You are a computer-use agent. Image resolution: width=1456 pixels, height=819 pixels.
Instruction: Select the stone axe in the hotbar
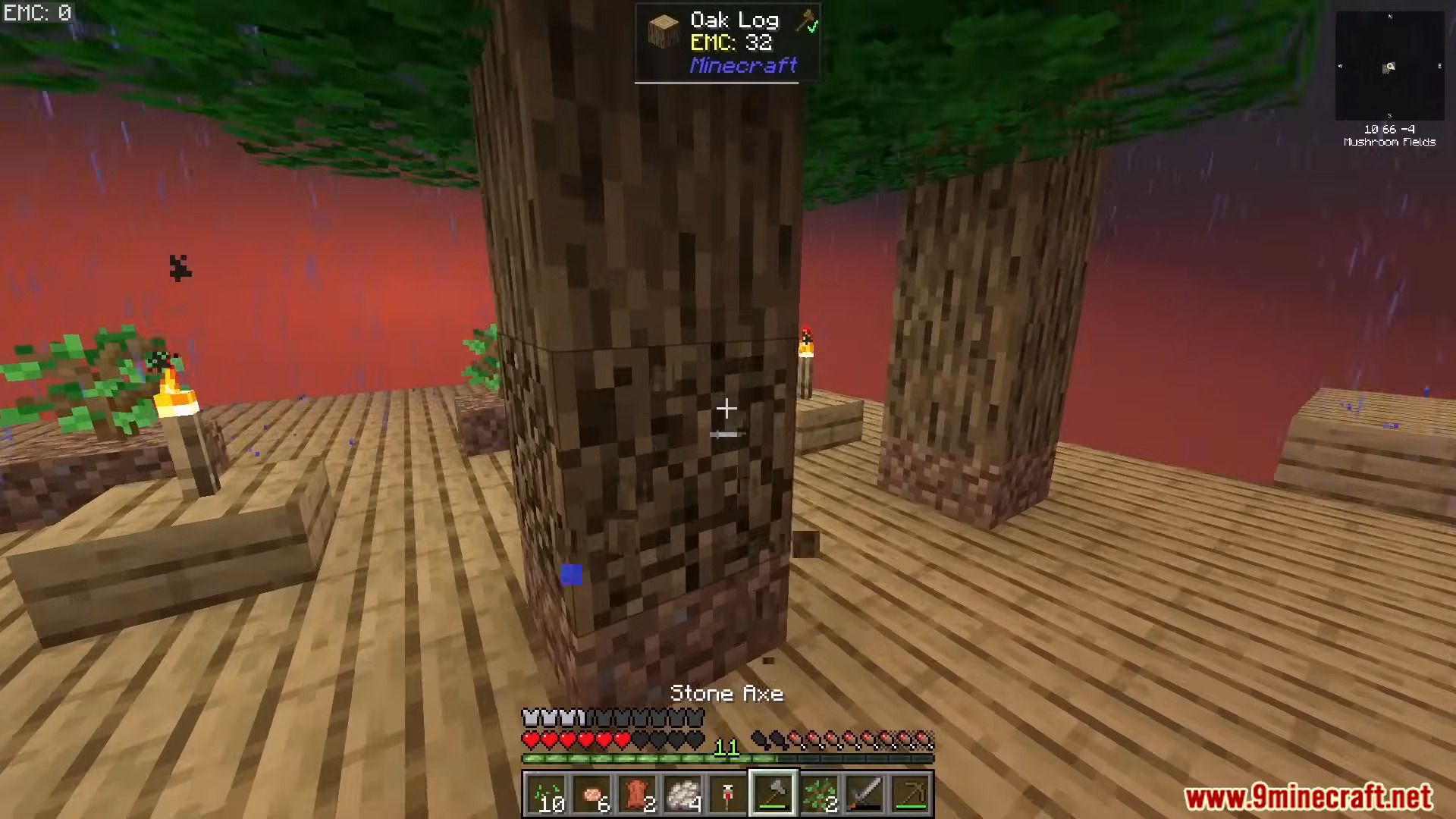pos(773,792)
